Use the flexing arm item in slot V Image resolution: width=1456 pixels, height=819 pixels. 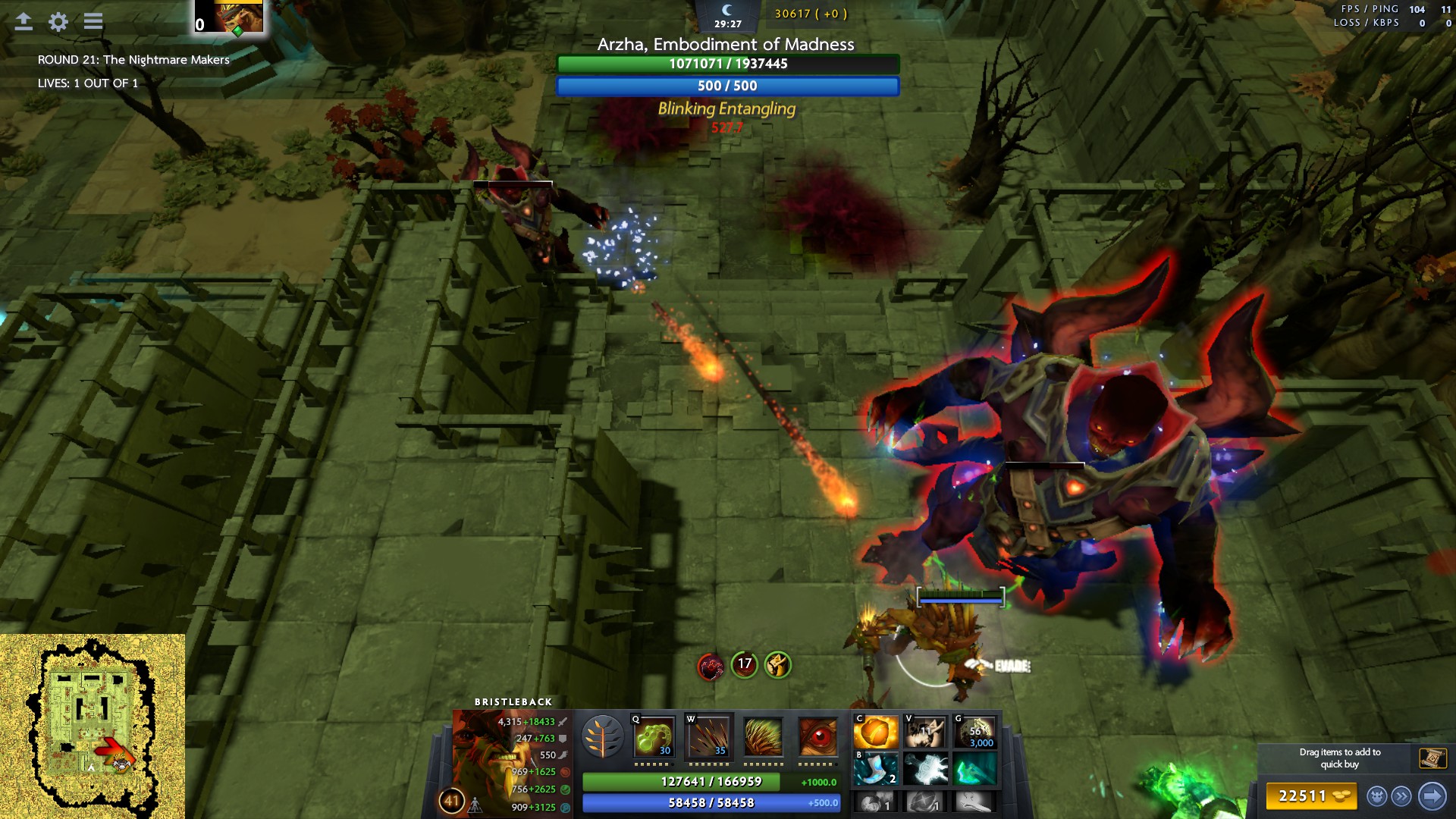(925, 733)
